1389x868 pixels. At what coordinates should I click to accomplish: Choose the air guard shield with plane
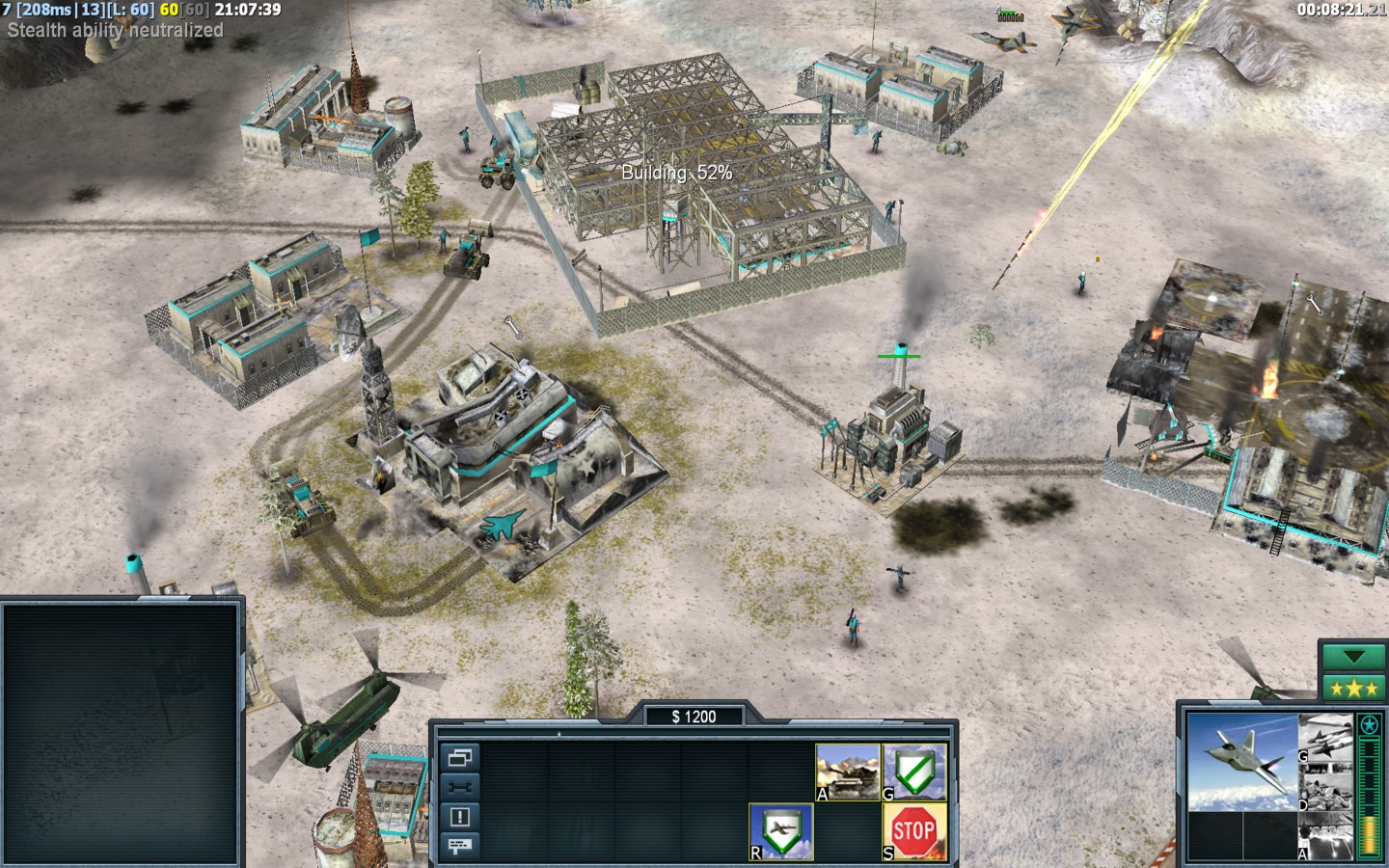point(781,831)
